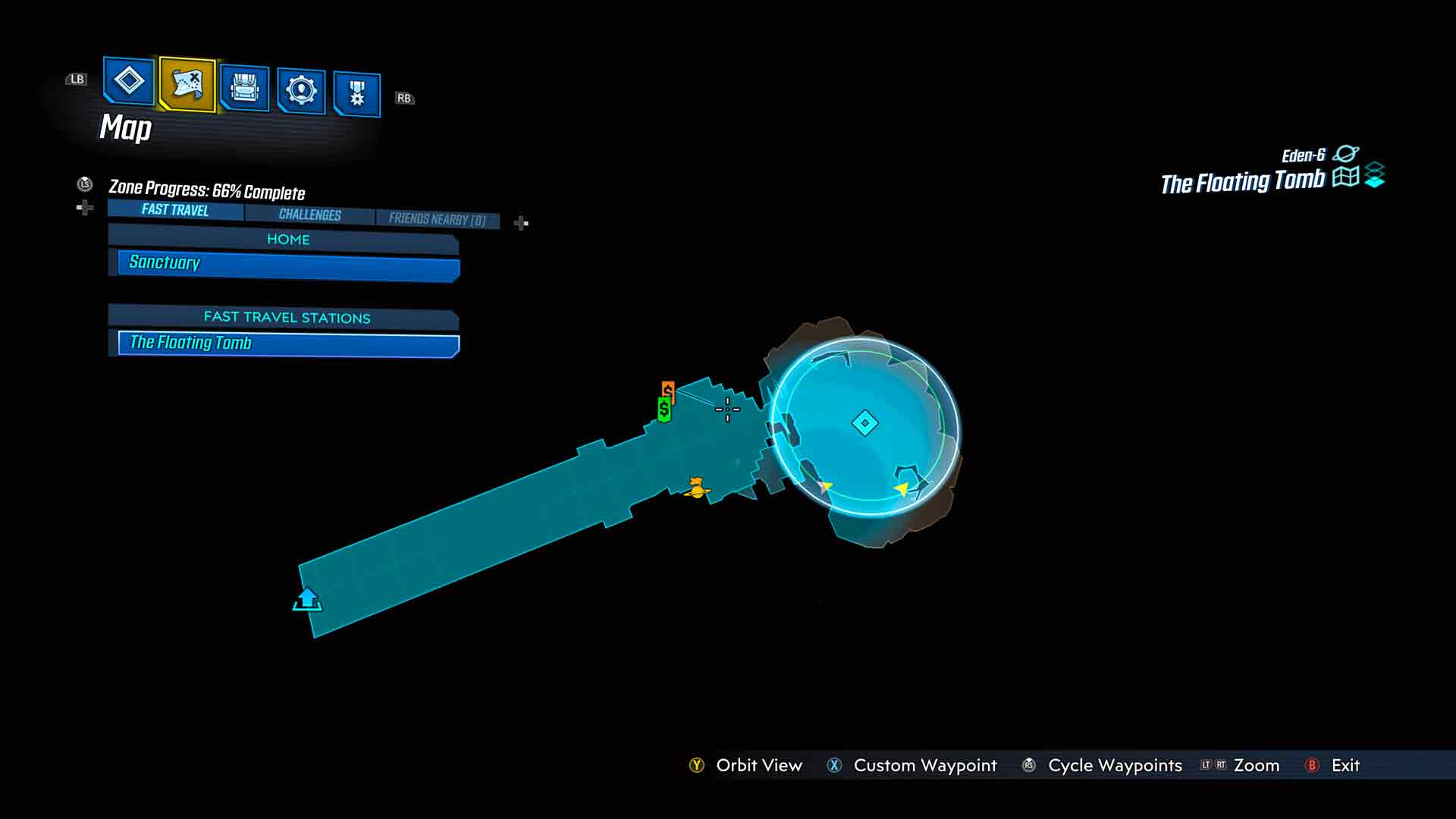Select the highlighted Map tab icon
The image size is (1456, 819).
pos(187,83)
